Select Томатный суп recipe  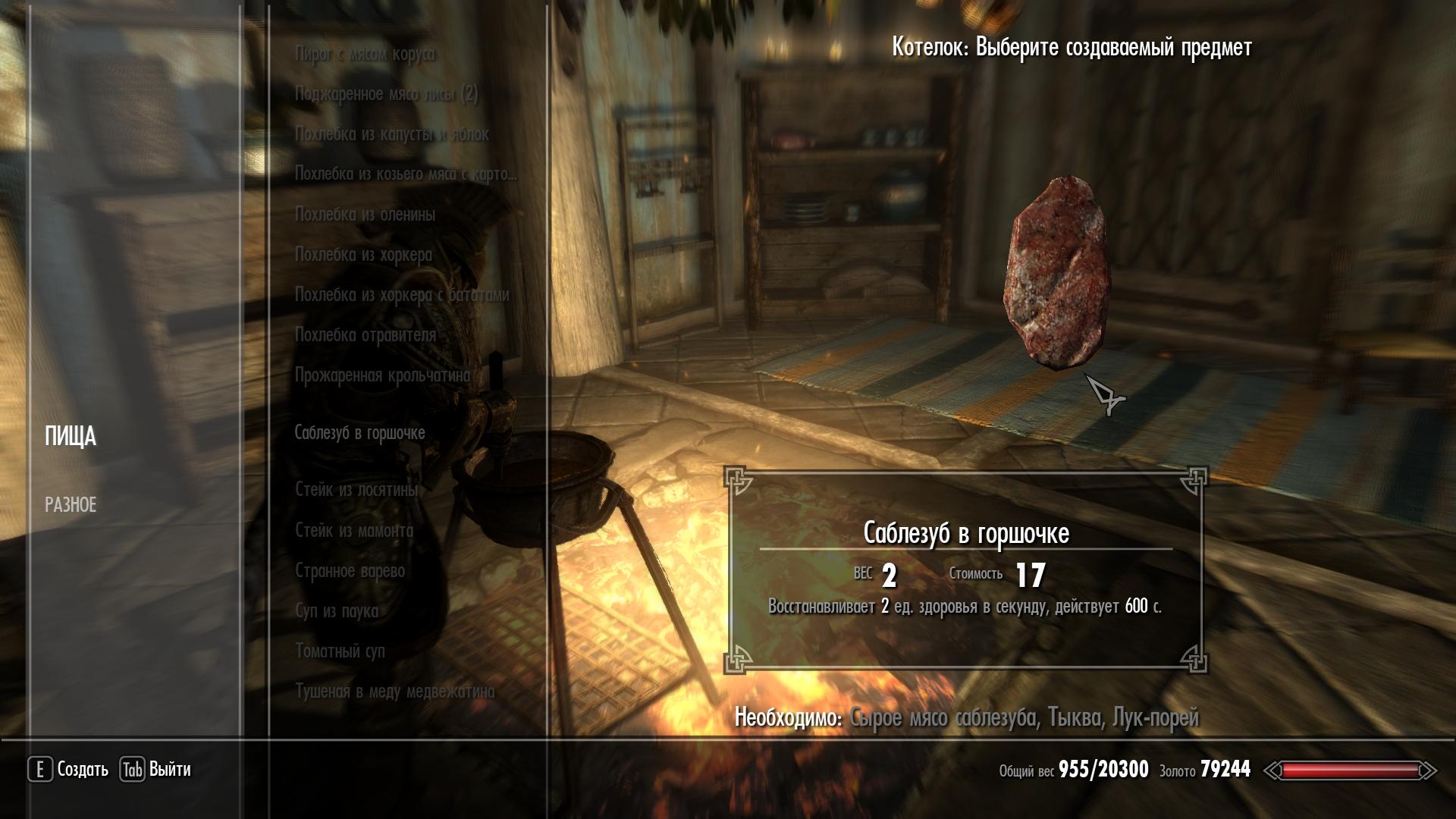[340, 651]
